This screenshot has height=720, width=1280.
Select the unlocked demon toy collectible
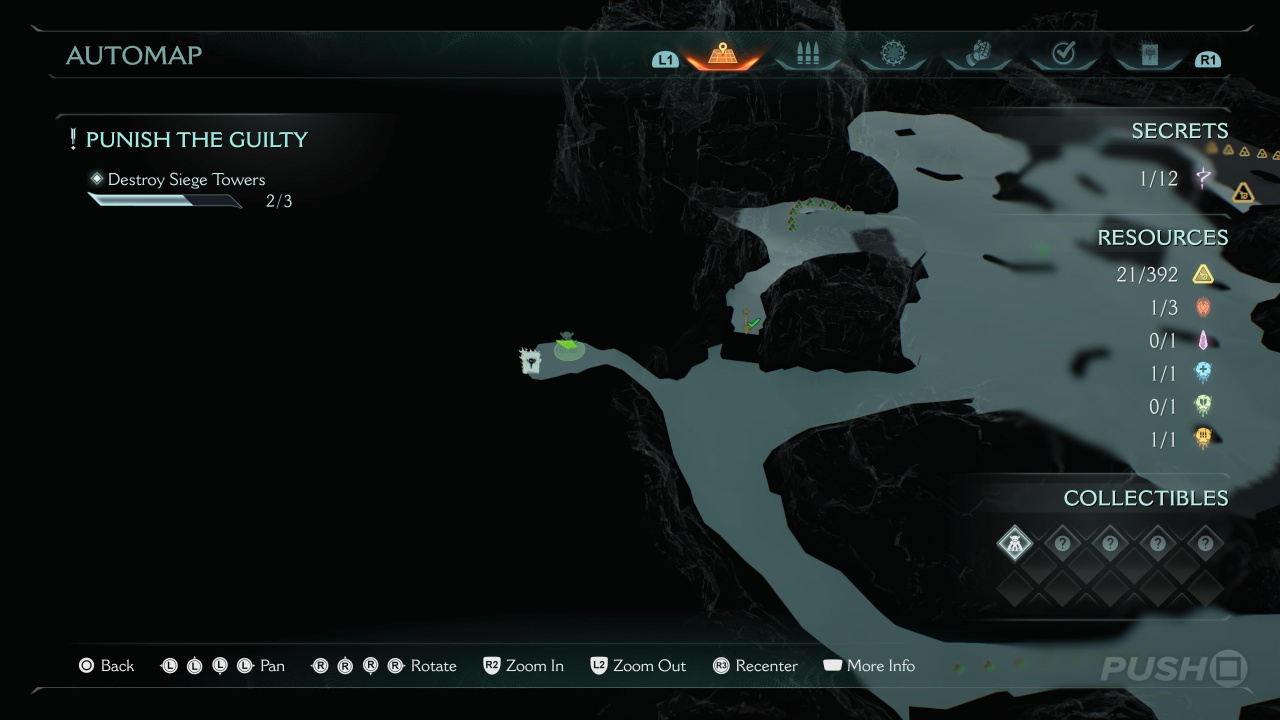(x=1015, y=544)
